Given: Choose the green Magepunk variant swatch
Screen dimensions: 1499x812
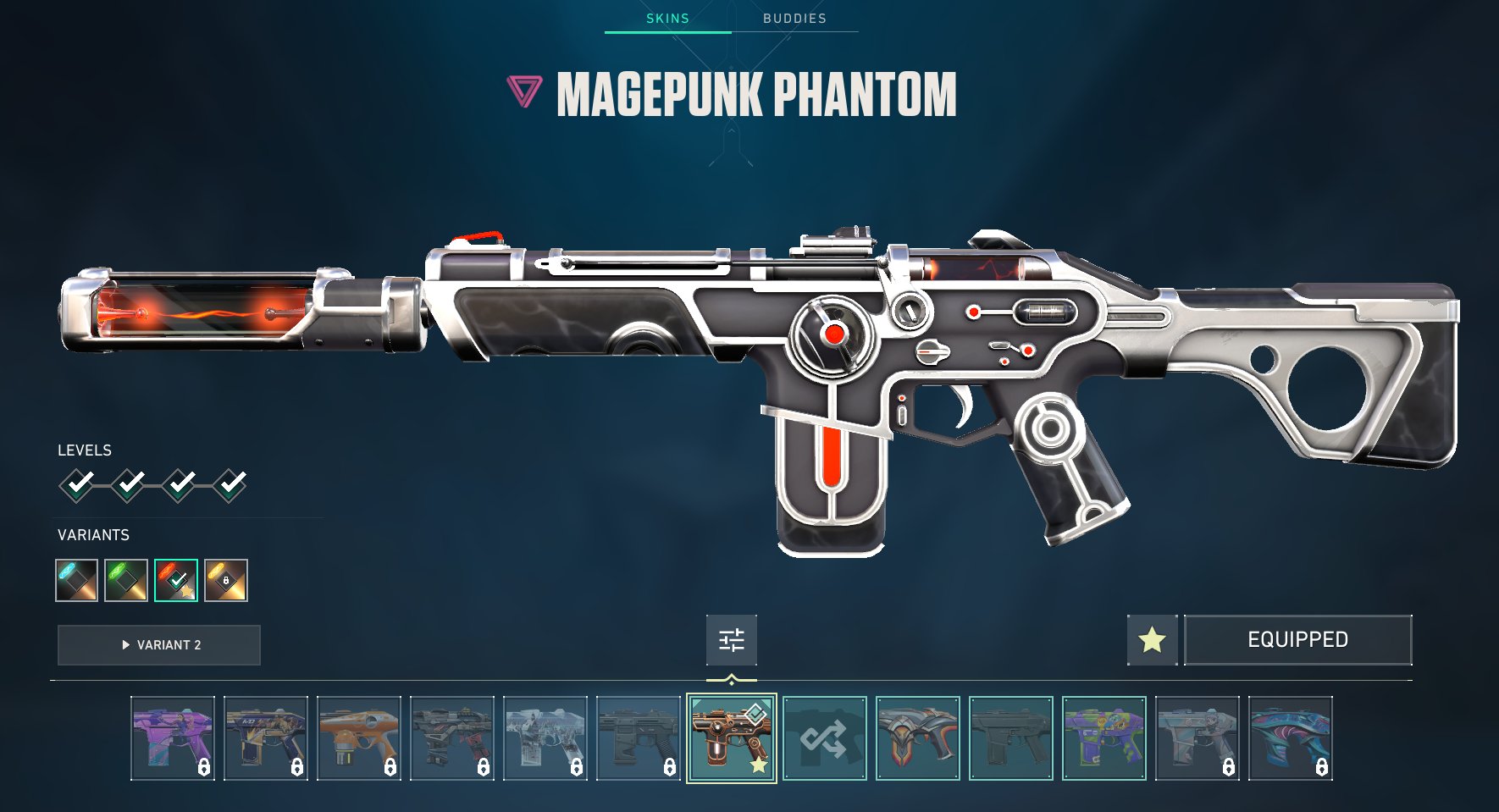Looking at the screenshot, I should (x=126, y=581).
